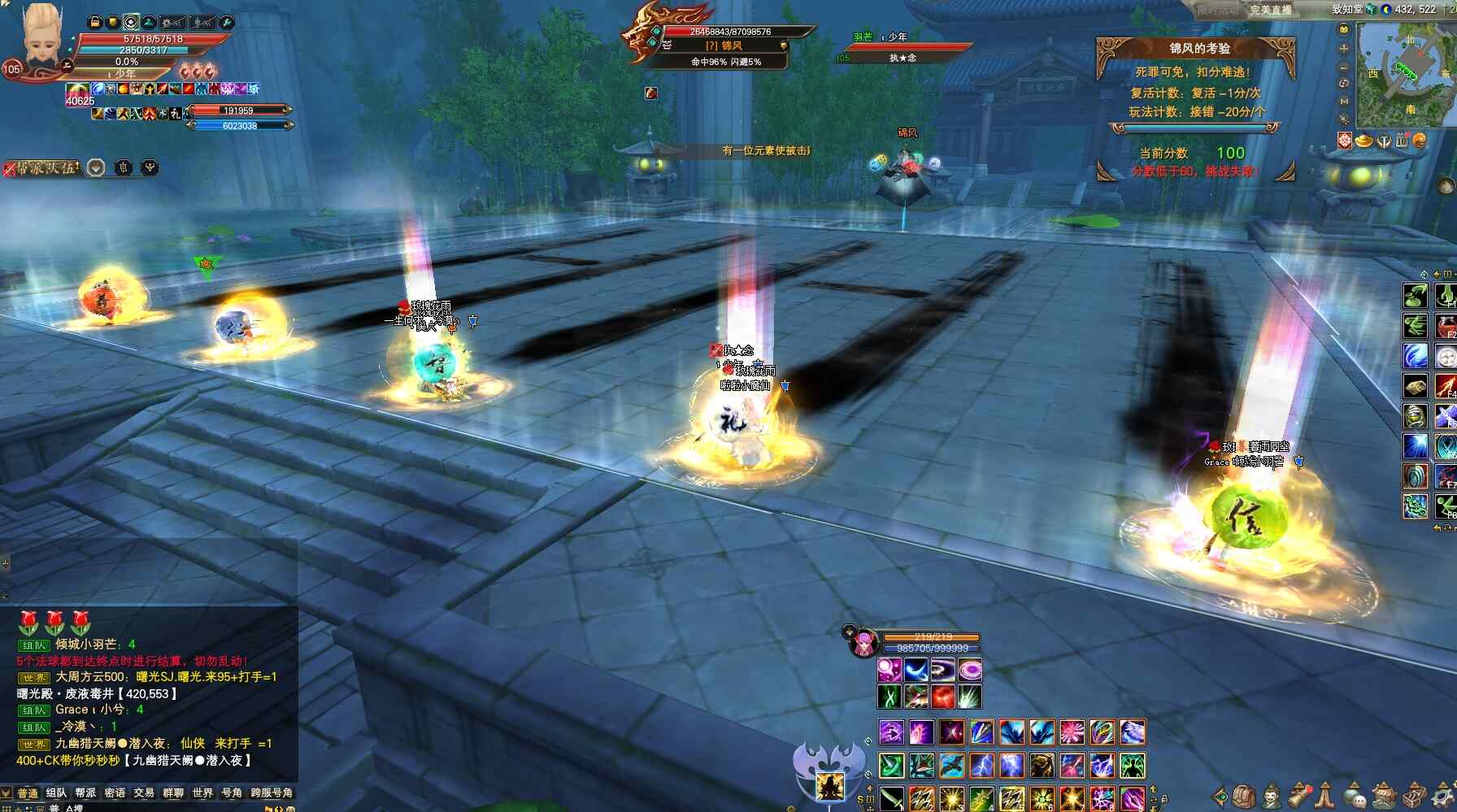Activate the red orb pet skill

942,697
